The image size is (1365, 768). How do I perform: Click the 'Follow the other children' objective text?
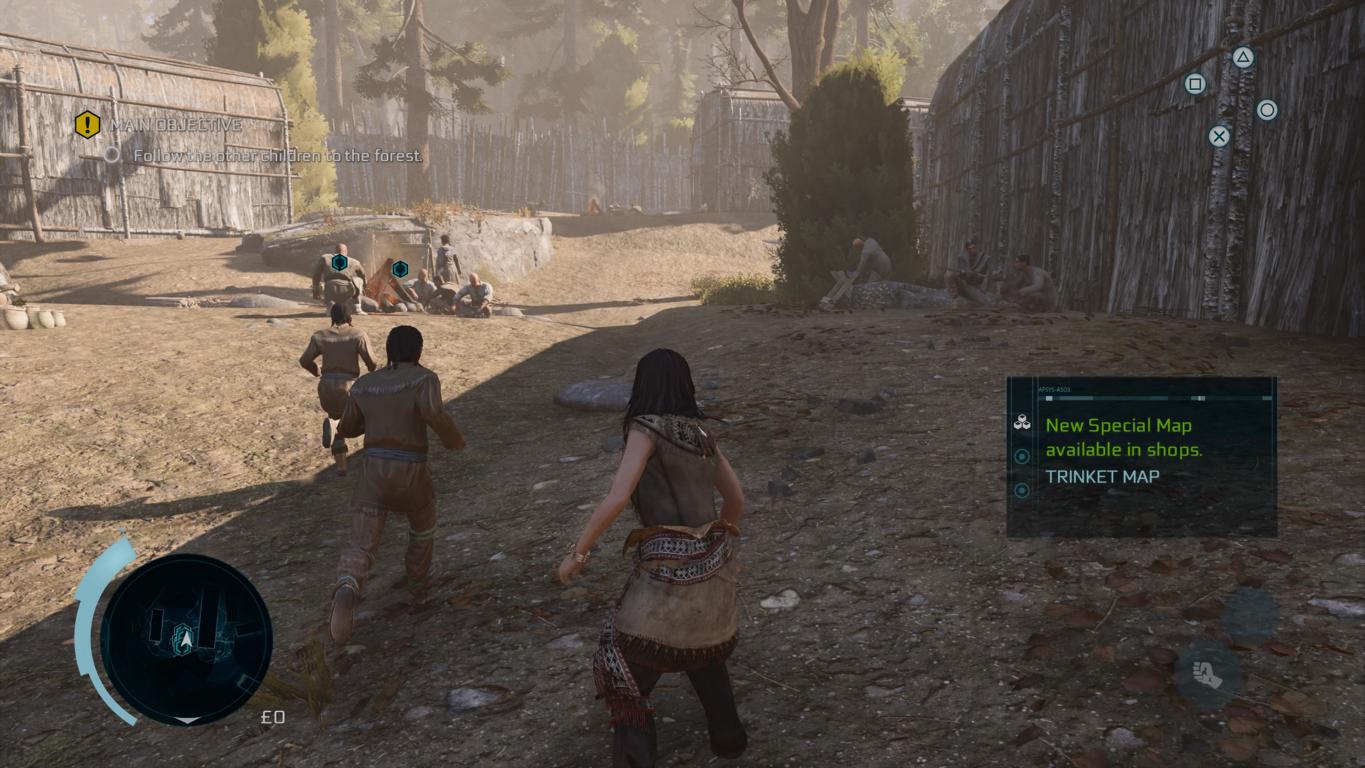(x=278, y=156)
